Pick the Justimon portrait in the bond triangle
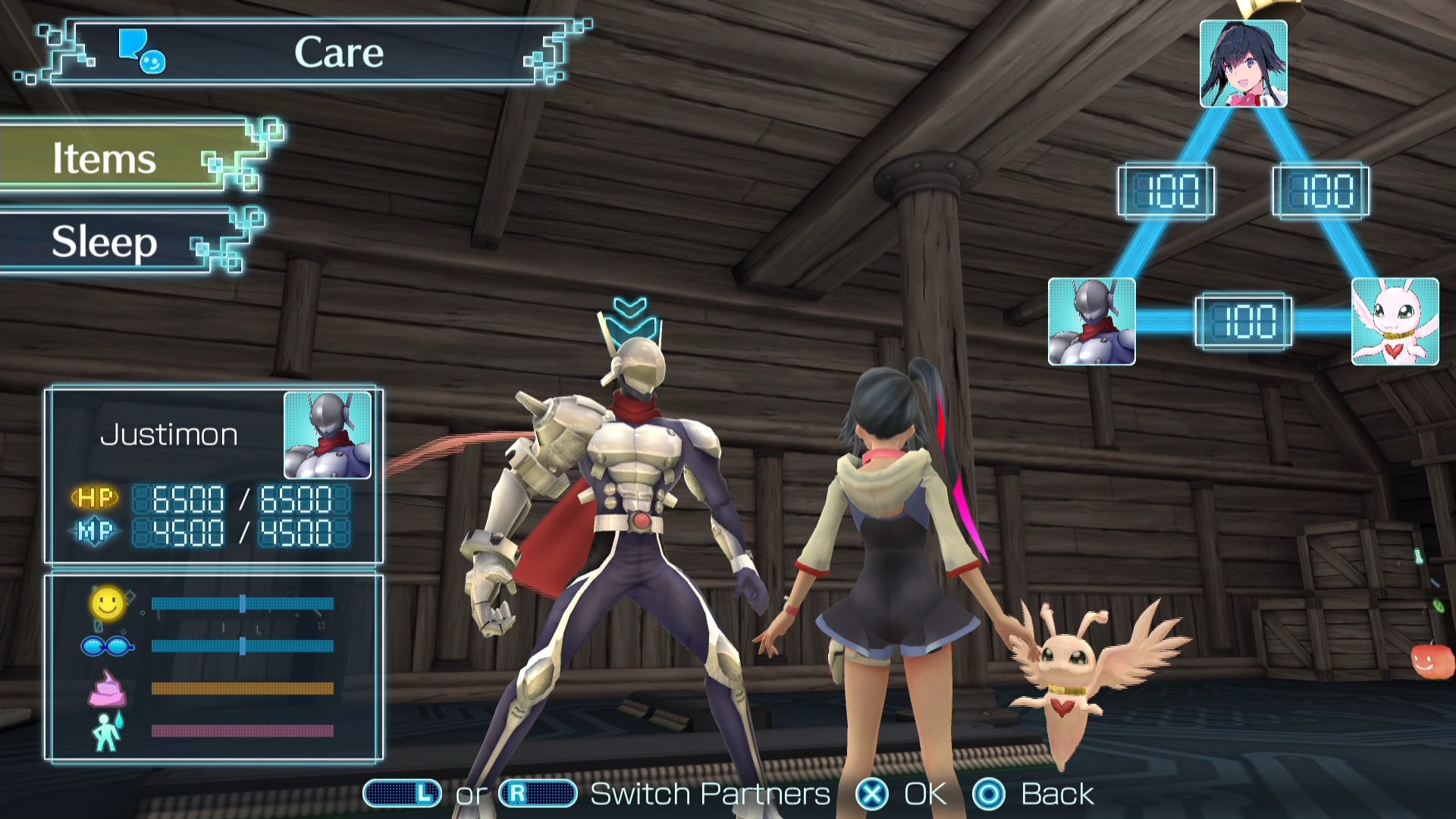Screen dimensions: 1456x819 (1091, 322)
